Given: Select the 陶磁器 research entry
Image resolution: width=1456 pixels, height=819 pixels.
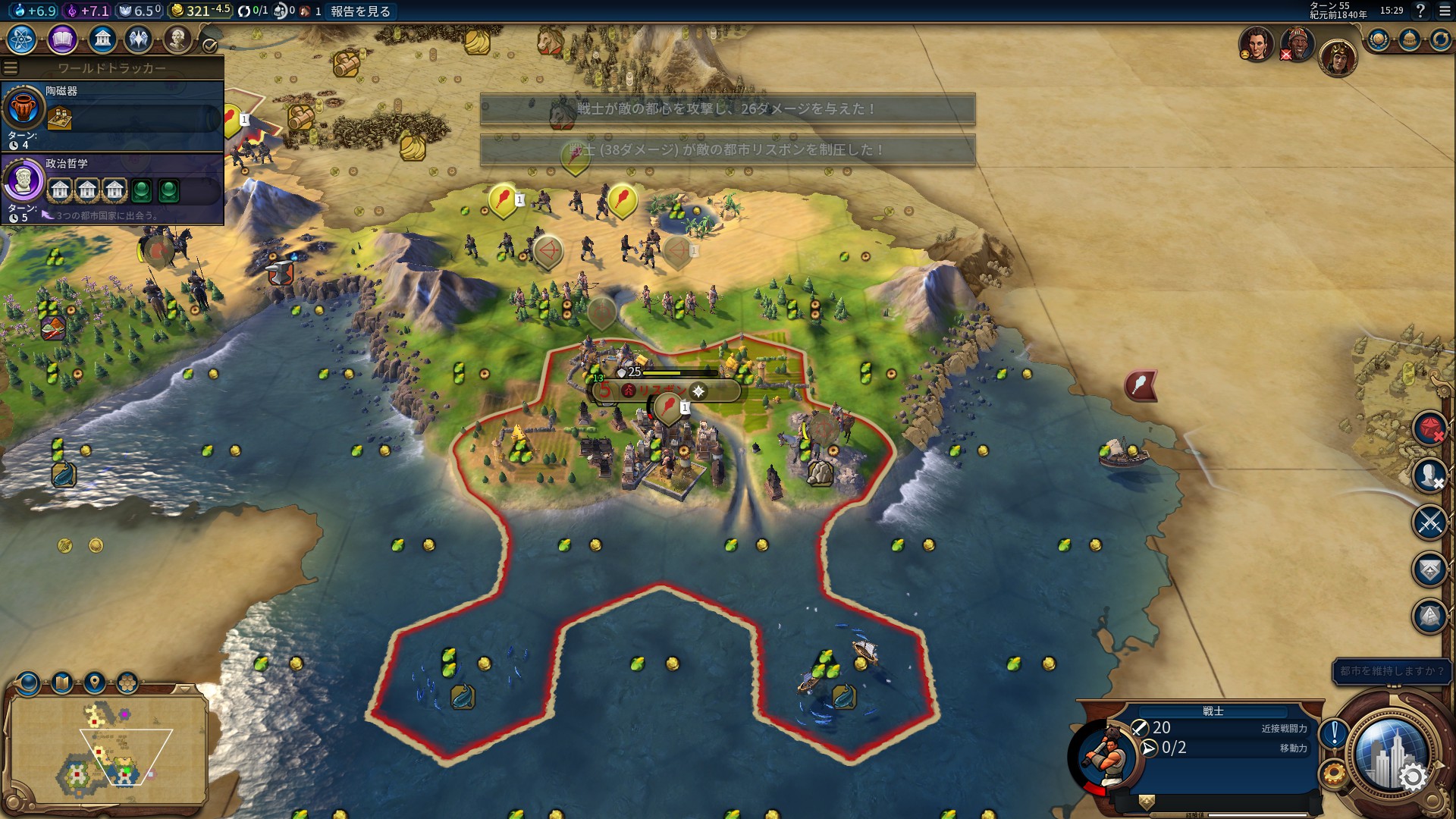Looking at the screenshot, I should tap(112, 115).
